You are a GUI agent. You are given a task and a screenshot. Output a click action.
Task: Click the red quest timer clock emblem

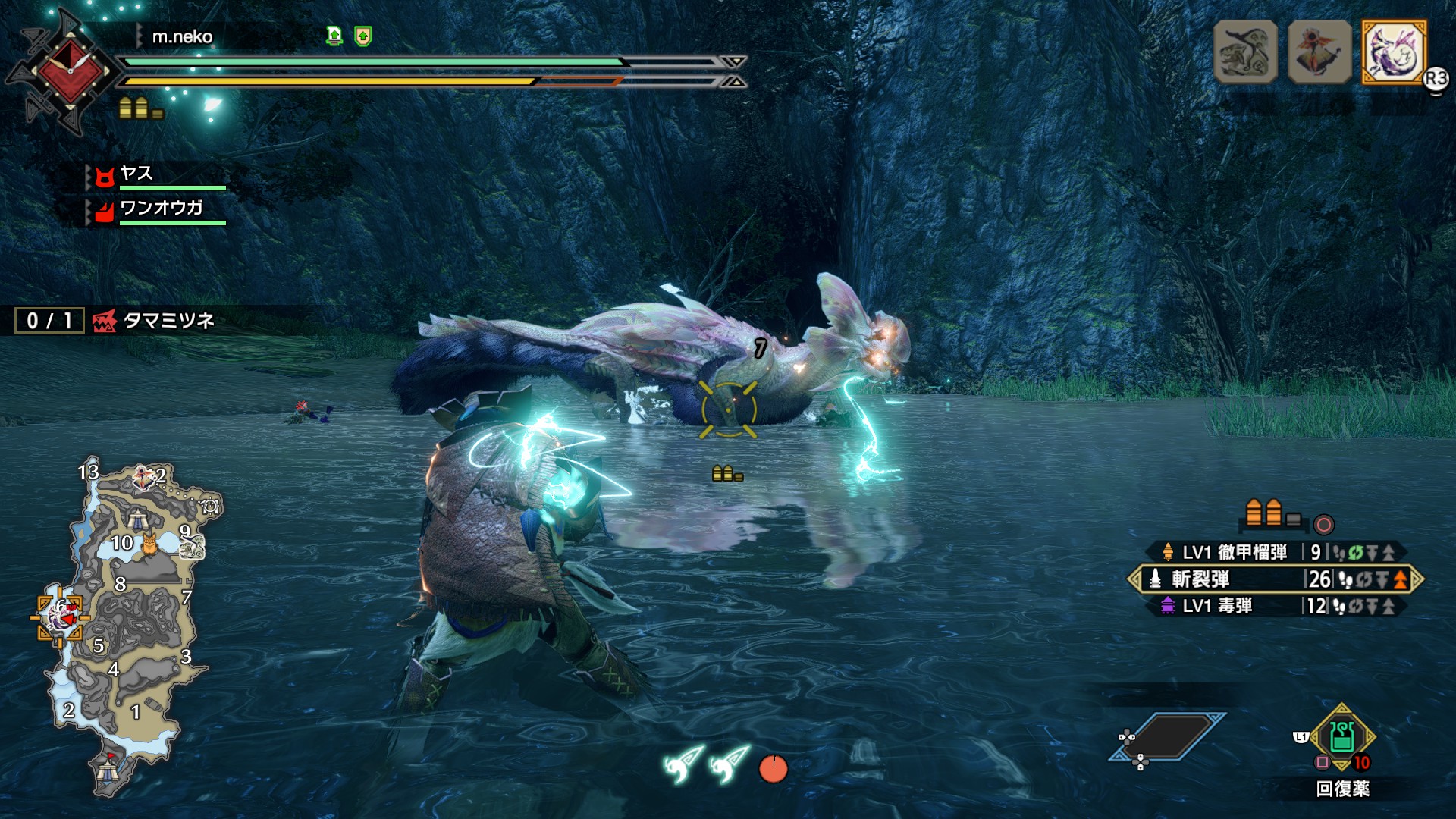[x=68, y=71]
